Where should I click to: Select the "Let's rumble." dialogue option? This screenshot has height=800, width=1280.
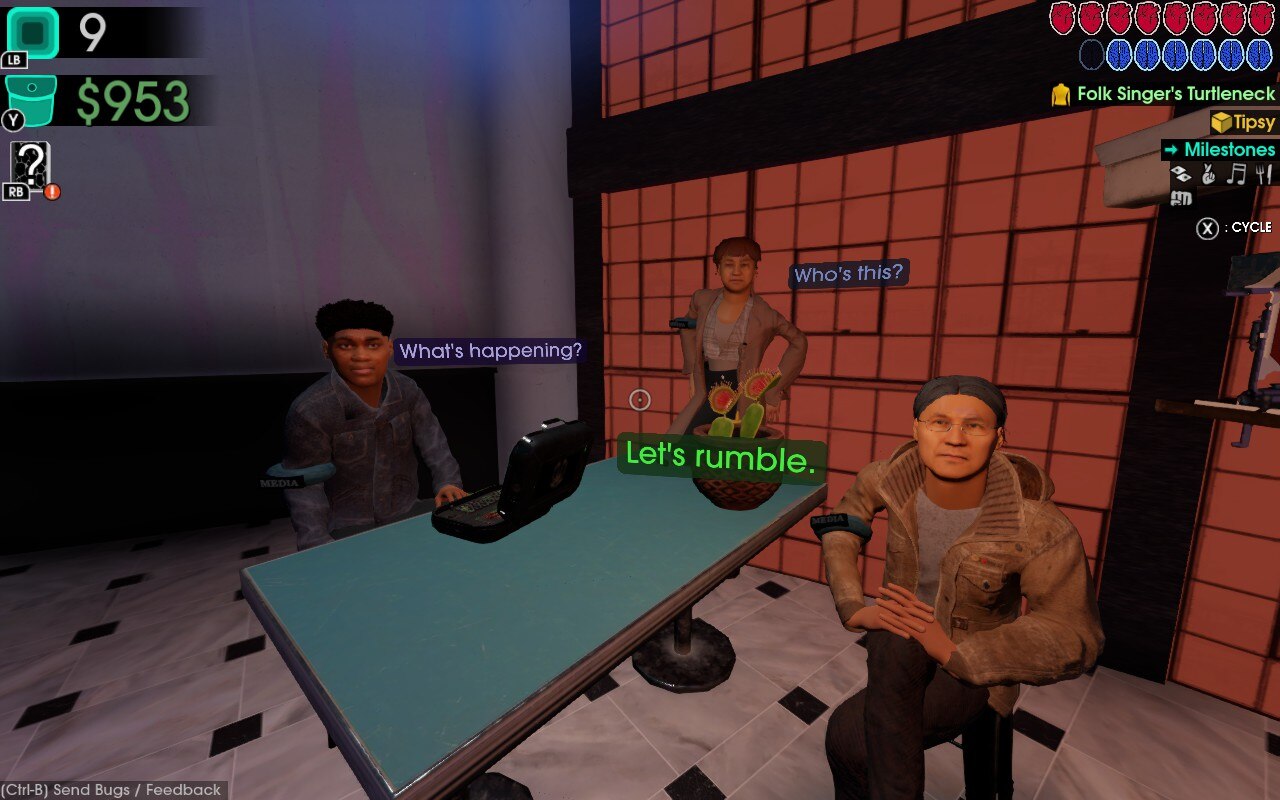click(x=721, y=457)
